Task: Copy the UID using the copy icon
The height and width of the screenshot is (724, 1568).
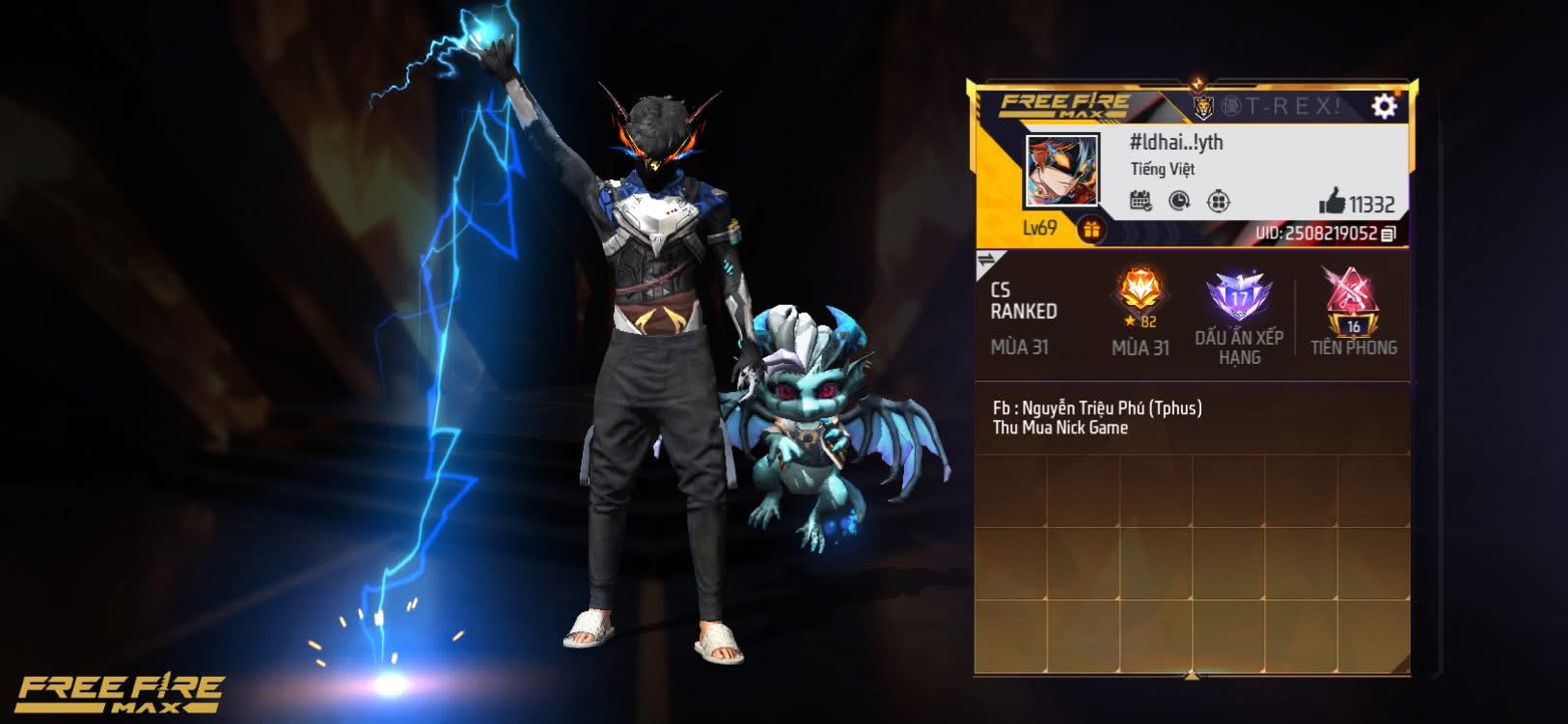Action: click(x=1389, y=234)
